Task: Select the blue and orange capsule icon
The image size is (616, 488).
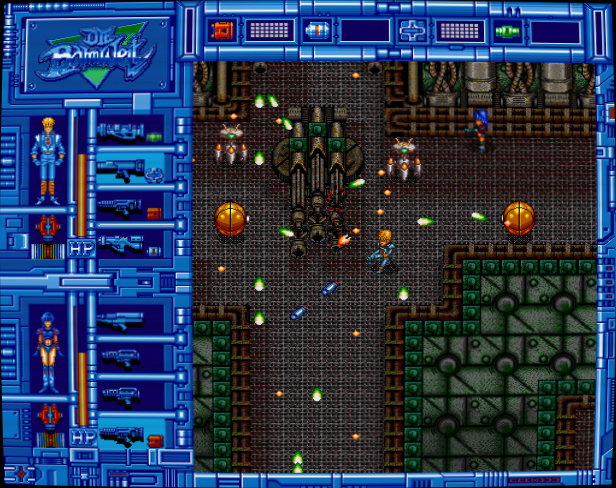Action: click(317, 30)
